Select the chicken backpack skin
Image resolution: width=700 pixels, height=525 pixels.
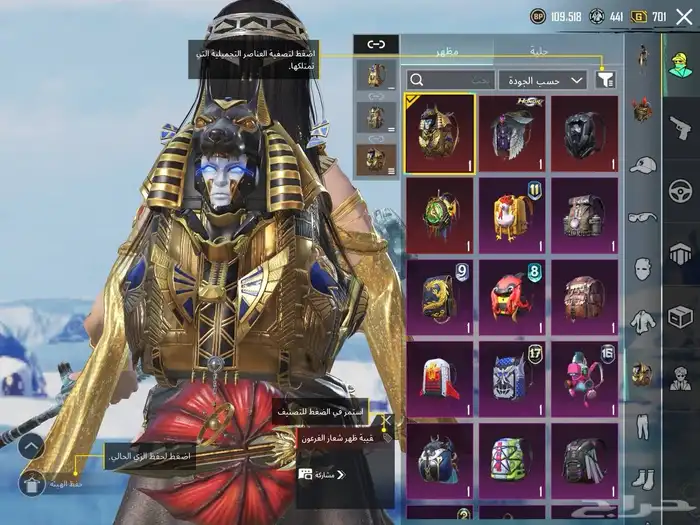(512, 212)
